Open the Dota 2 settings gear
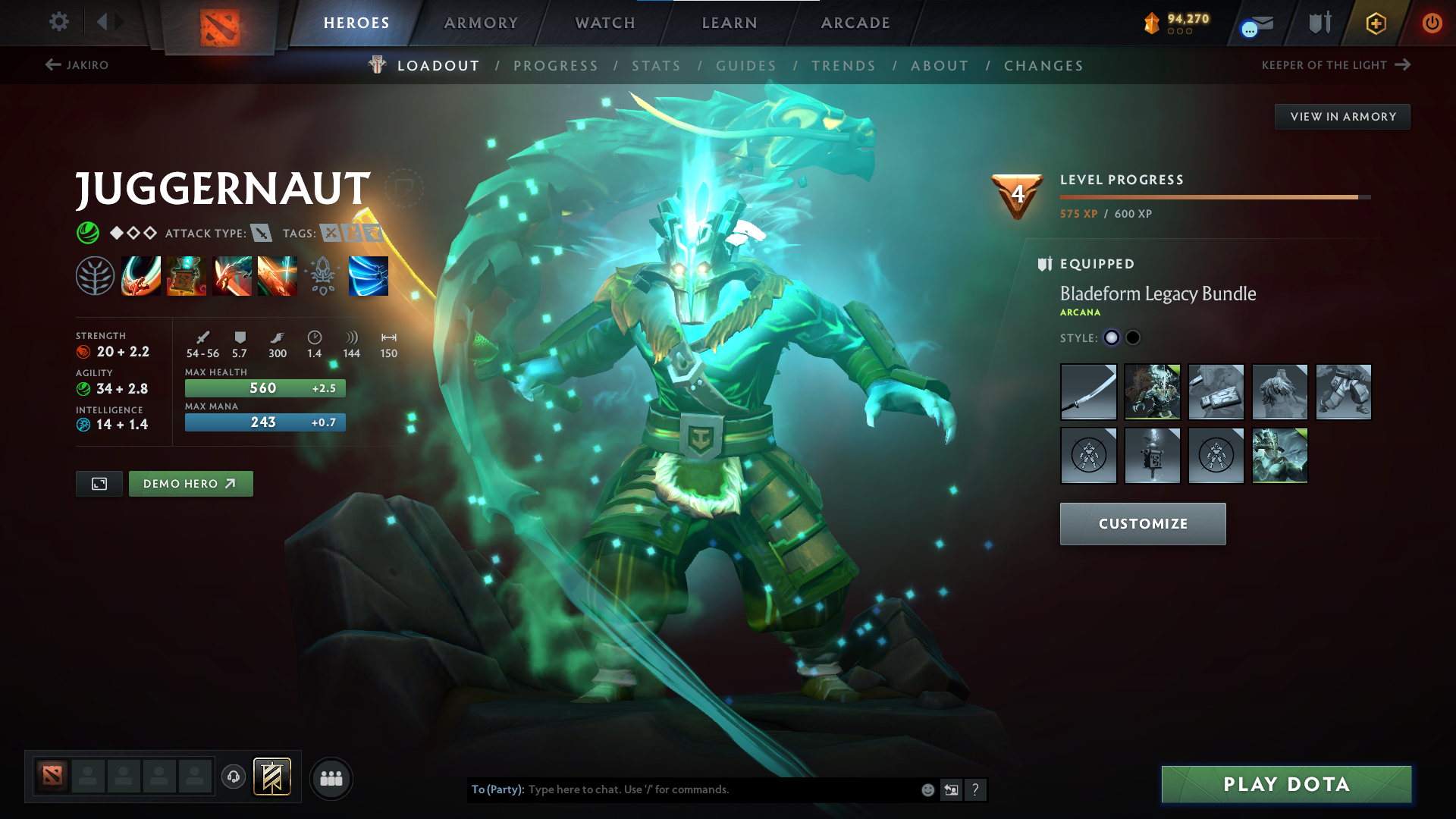The height and width of the screenshot is (819, 1456). tap(58, 22)
